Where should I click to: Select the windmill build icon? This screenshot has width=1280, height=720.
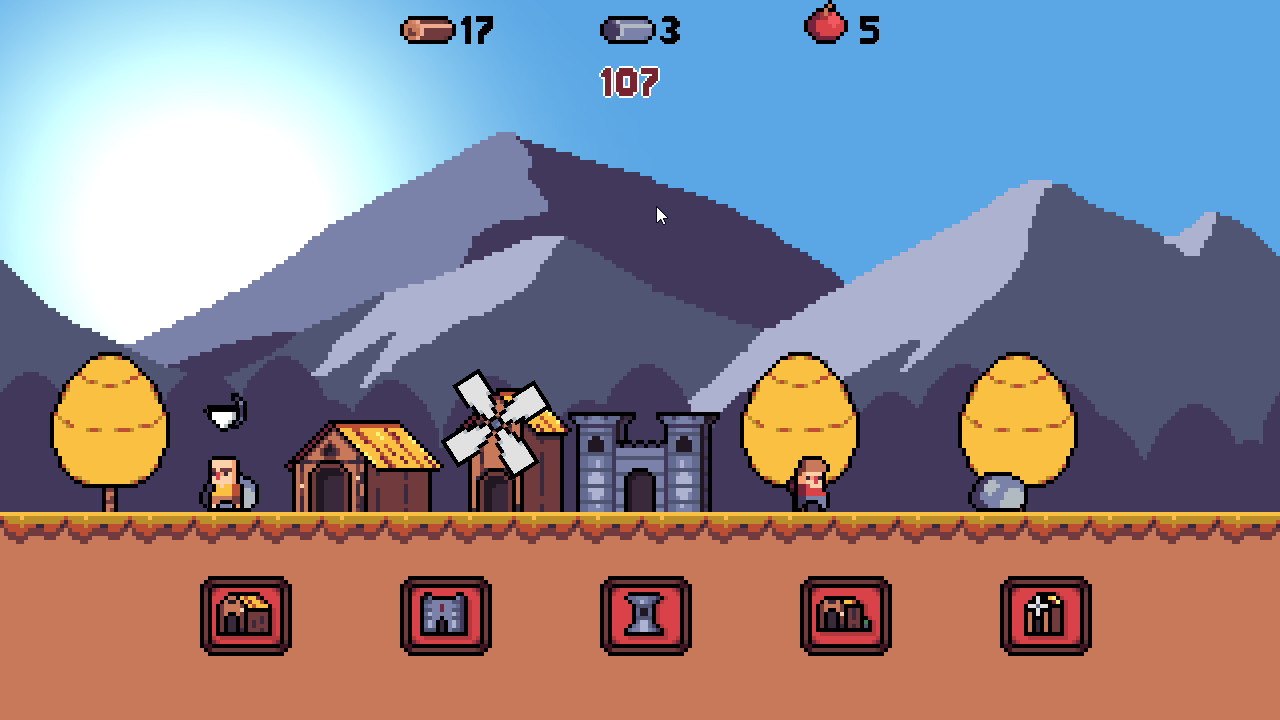click(x=1046, y=616)
